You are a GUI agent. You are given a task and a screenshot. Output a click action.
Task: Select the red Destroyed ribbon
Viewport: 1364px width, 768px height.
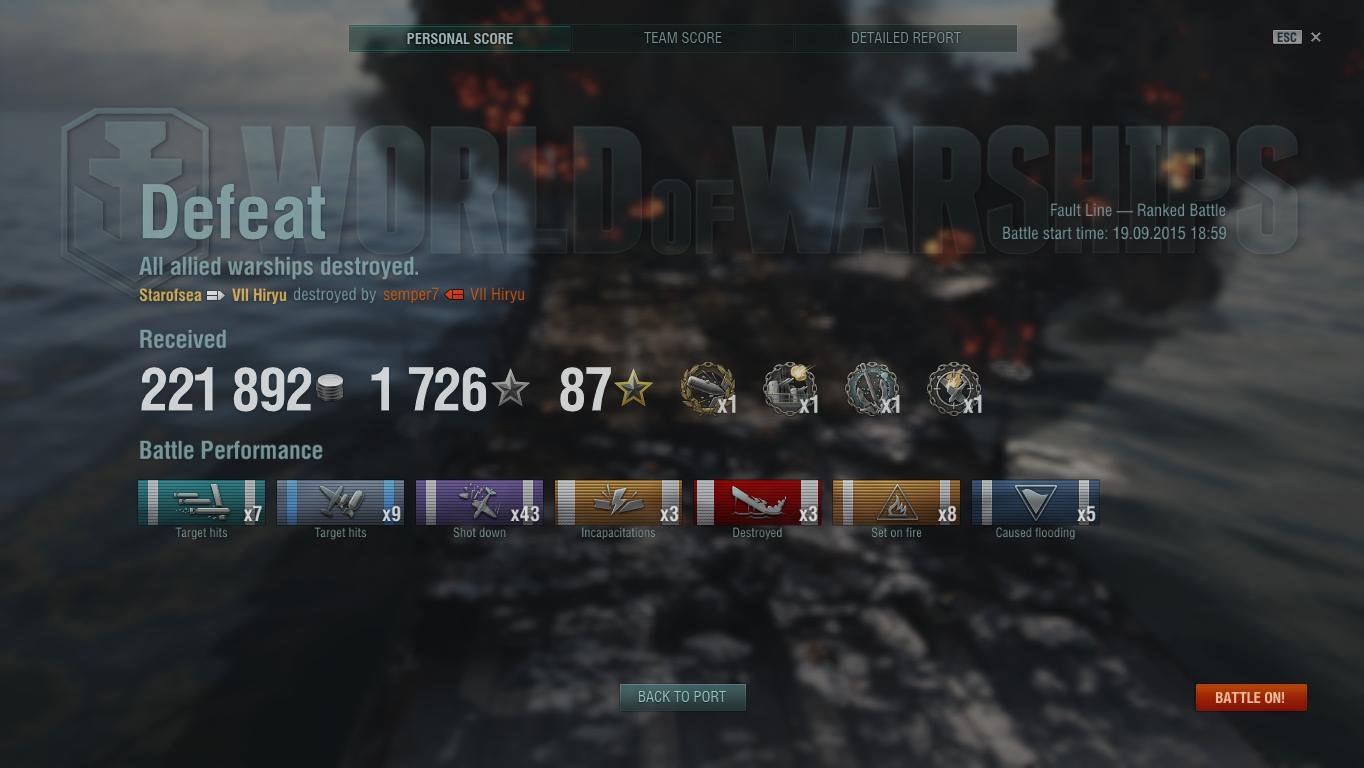pos(757,503)
